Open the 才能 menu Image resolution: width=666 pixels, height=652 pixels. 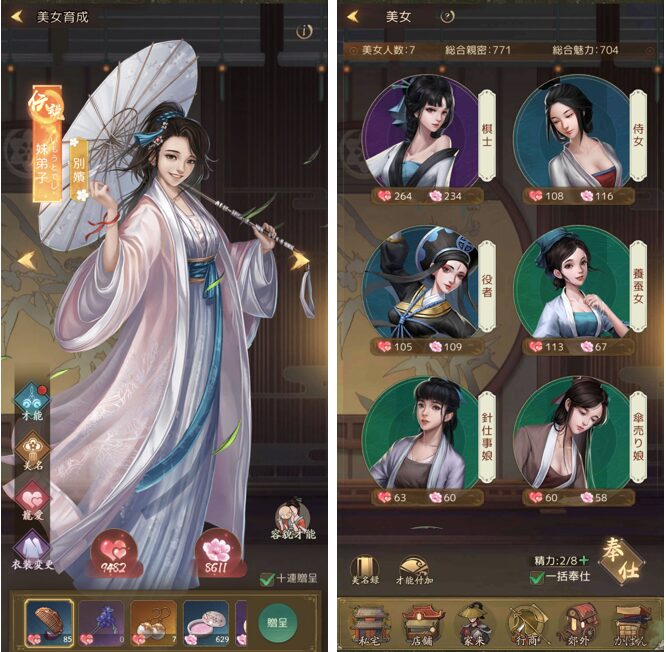coord(29,401)
